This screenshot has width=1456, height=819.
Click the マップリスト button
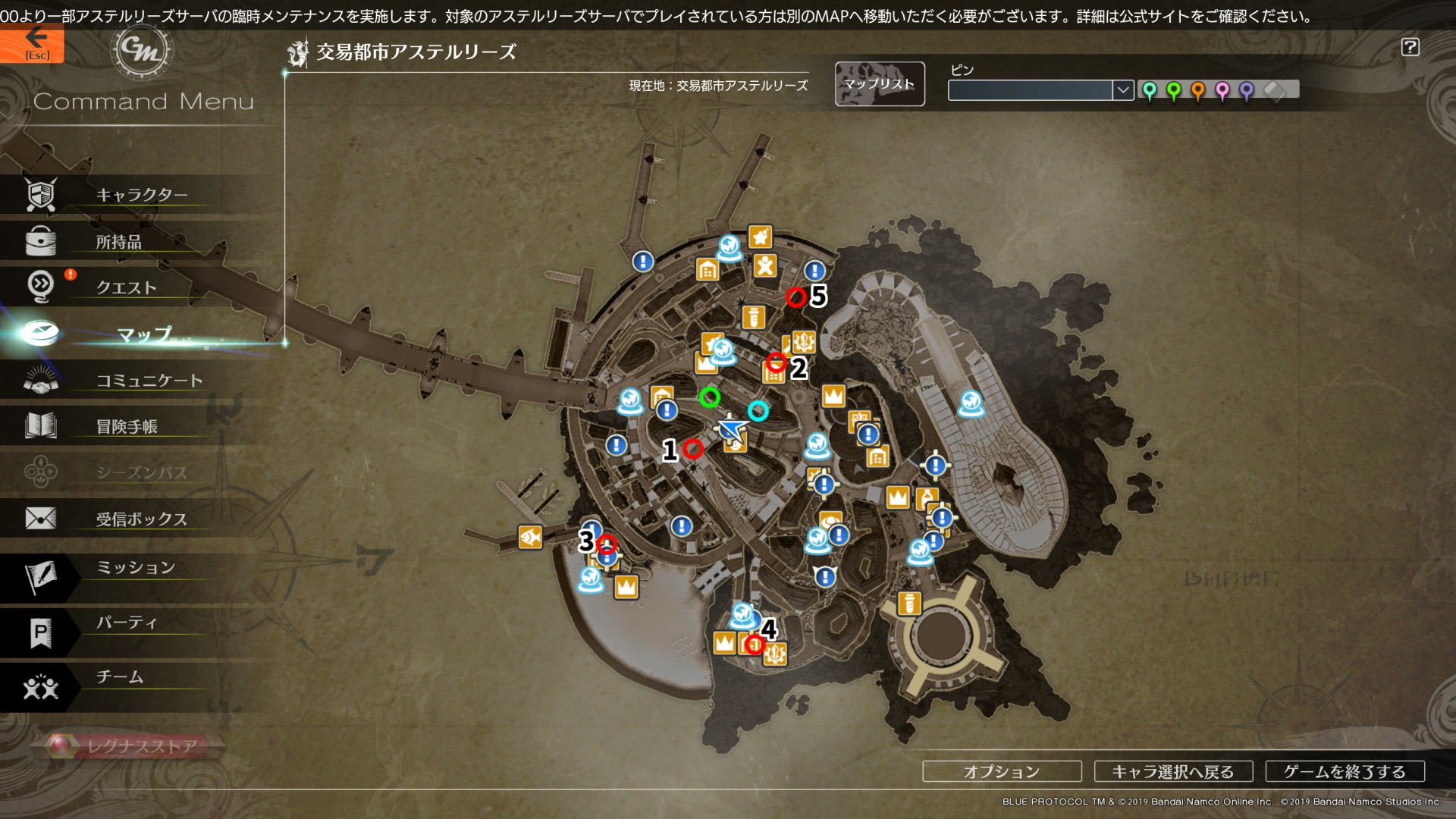point(880,84)
